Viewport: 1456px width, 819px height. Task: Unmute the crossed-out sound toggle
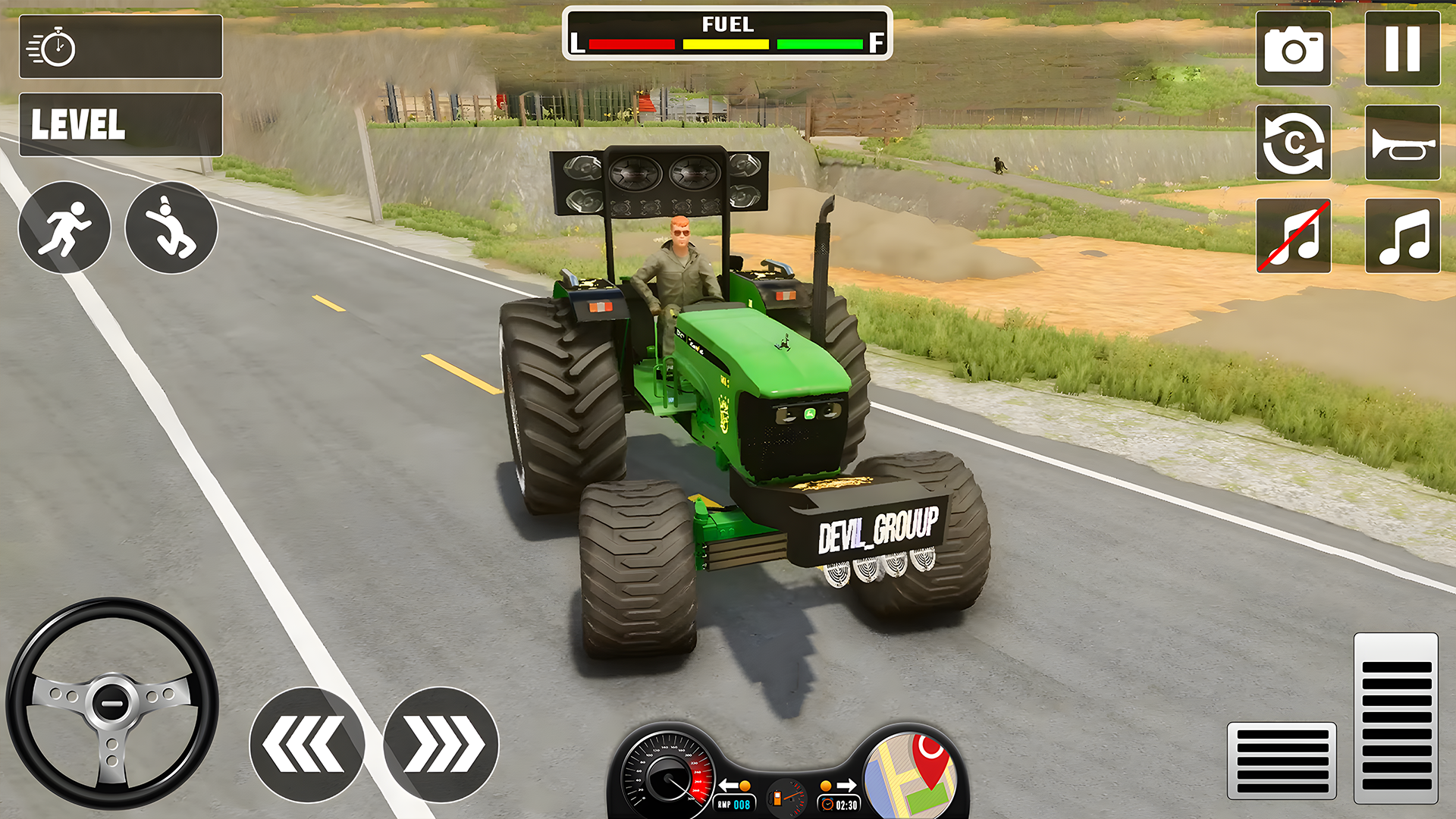[1293, 236]
